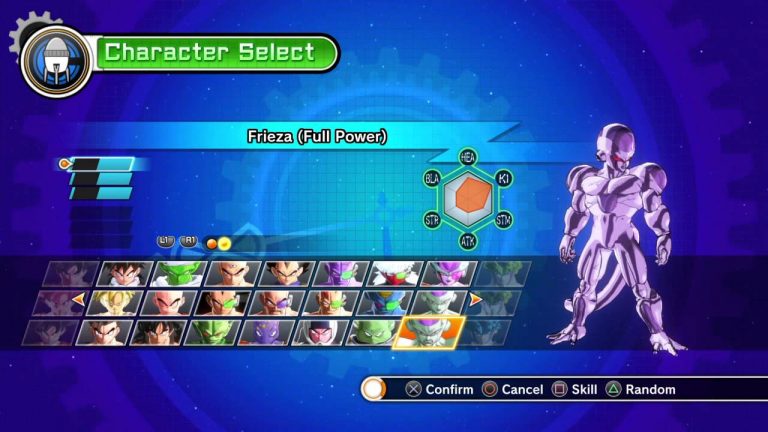Select the highlighted top variation slot
This screenshot has width=768, height=432.
(x=100, y=164)
